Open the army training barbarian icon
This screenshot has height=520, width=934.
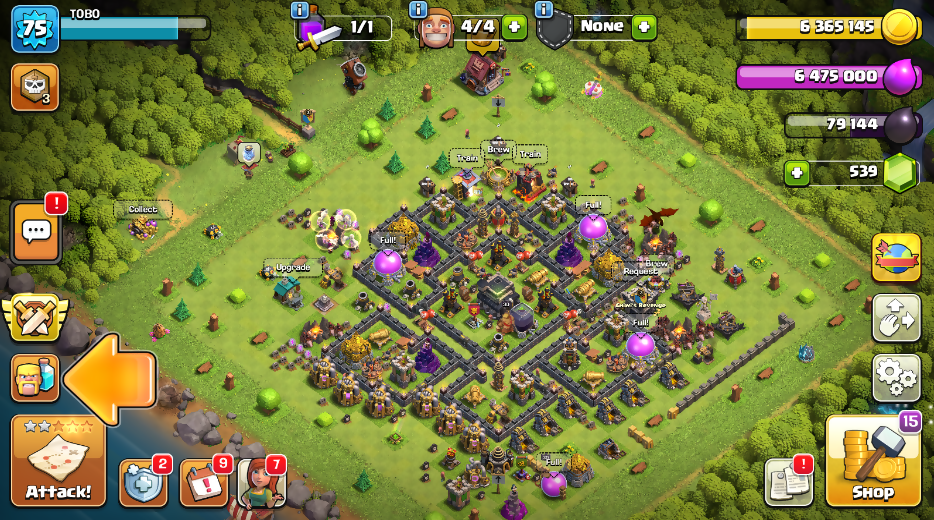pos(34,378)
